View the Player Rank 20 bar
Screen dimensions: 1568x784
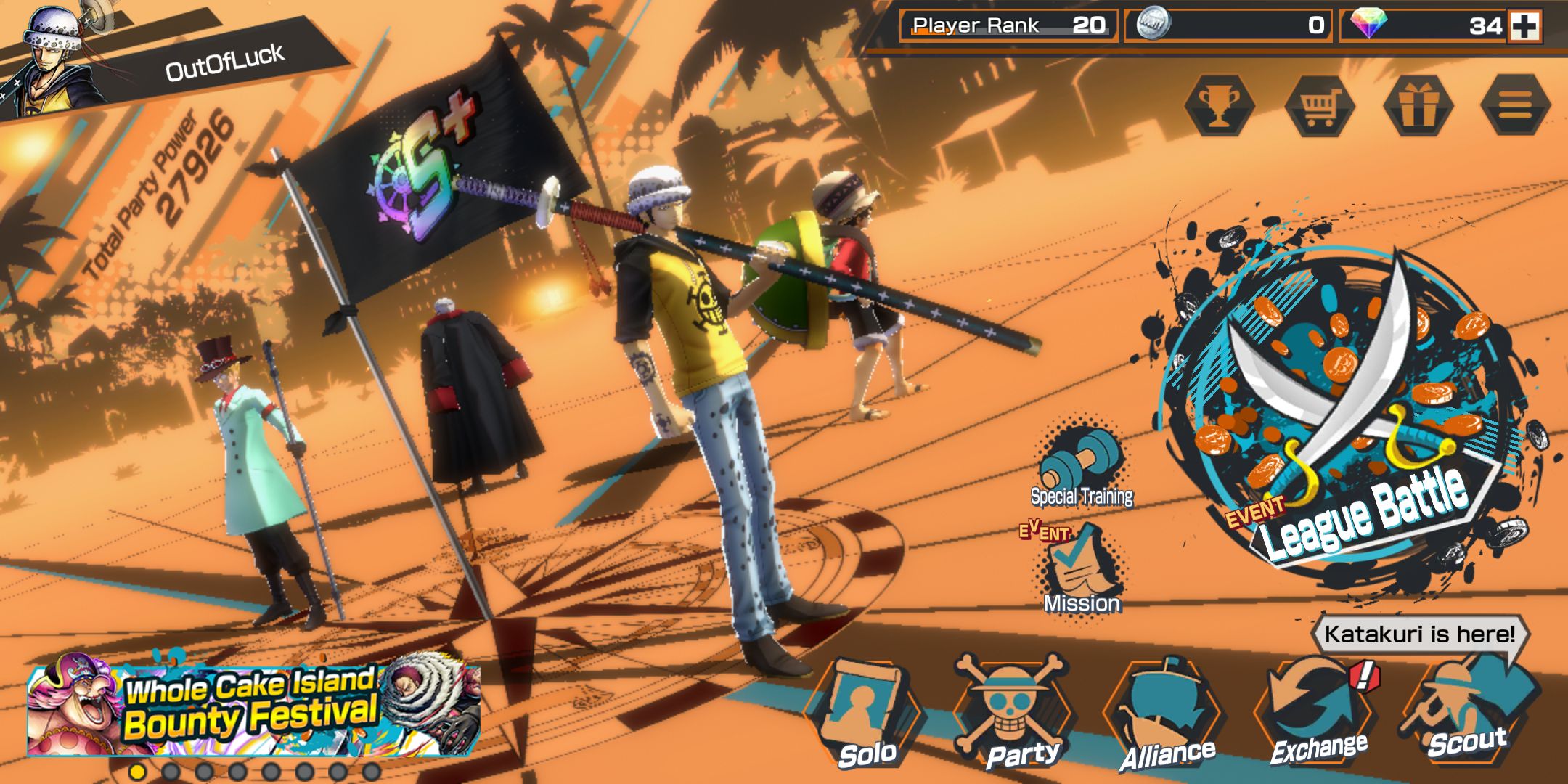pyautogui.click(x=1009, y=25)
